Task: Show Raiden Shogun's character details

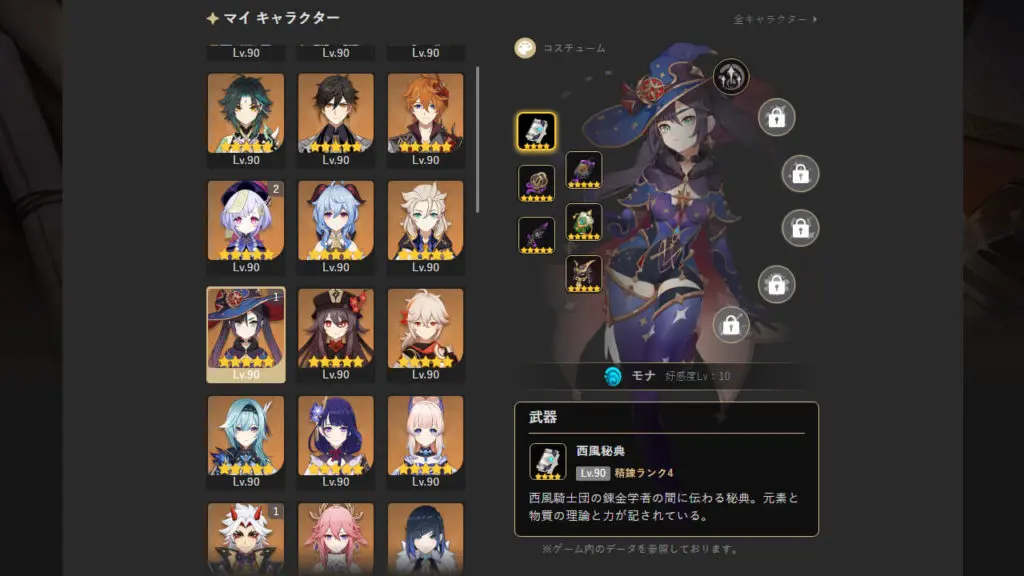Action: pos(336,440)
